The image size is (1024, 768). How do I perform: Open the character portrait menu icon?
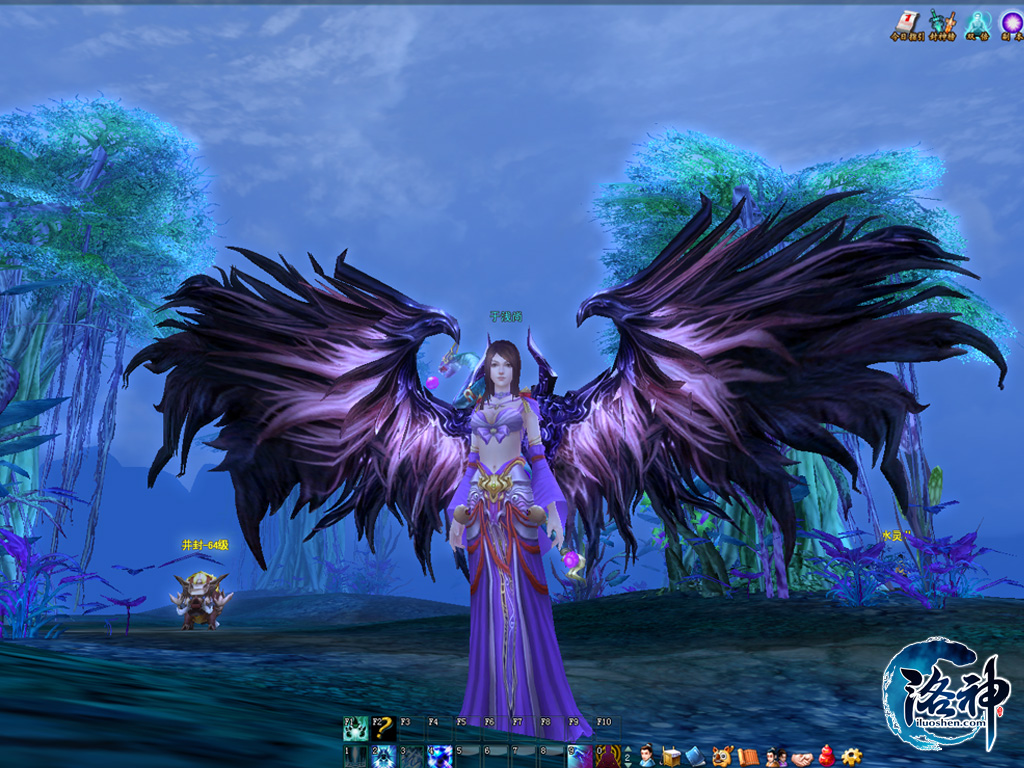[648, 756]
